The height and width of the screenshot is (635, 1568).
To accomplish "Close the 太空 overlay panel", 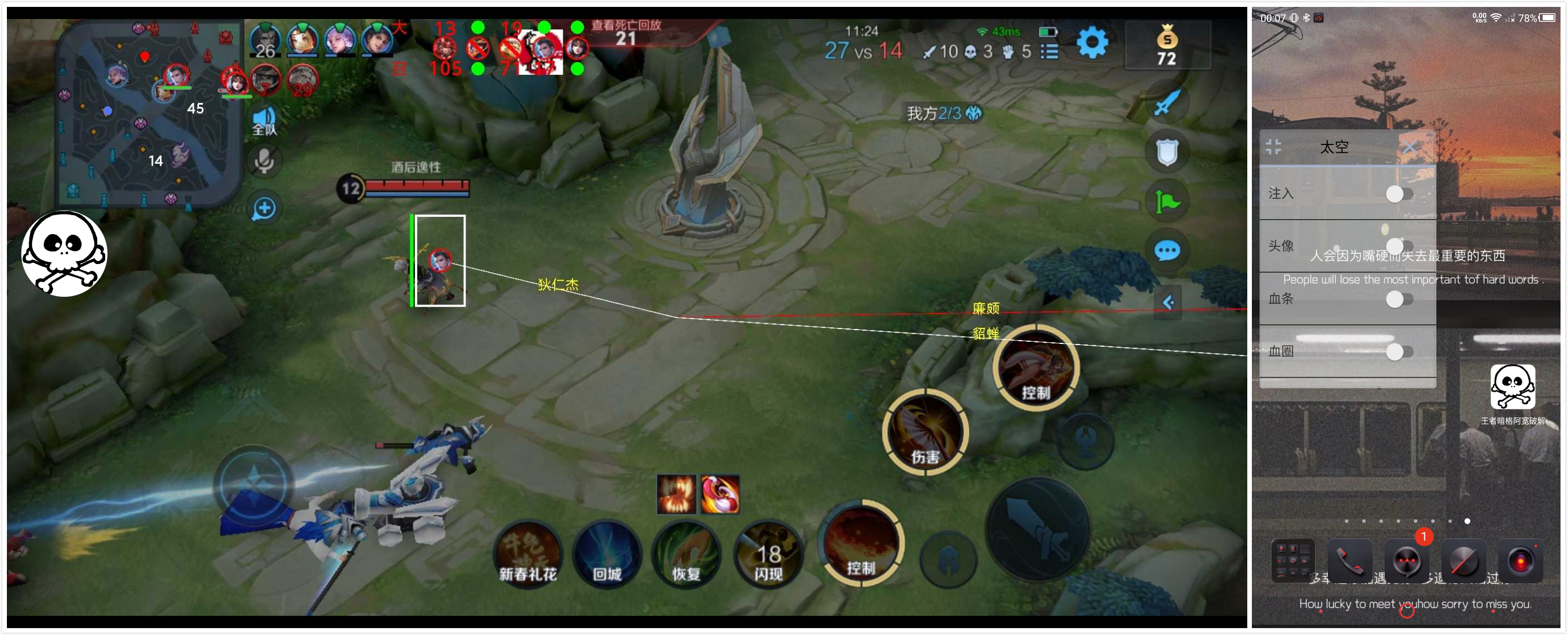I will tap(1409, 147).
